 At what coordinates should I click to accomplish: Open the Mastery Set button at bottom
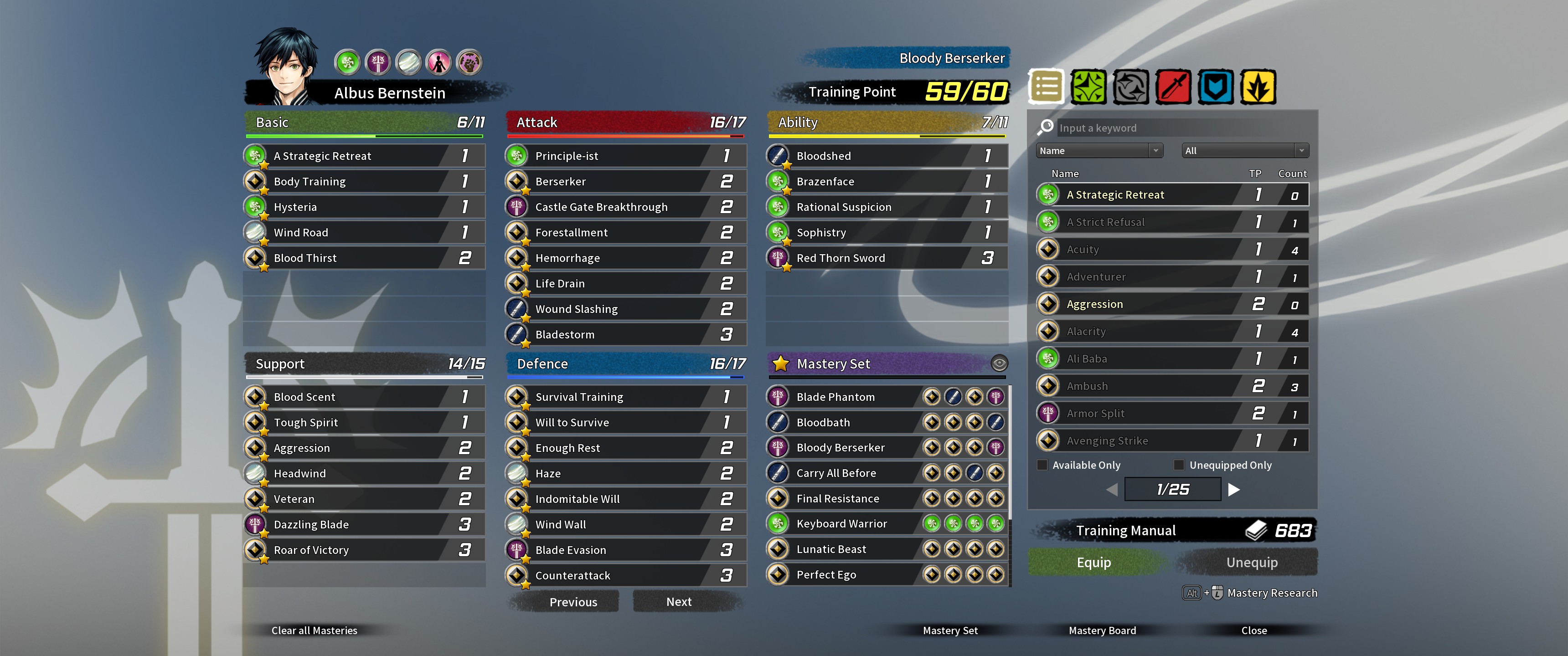pyautogui.click(x=949, y=630)
